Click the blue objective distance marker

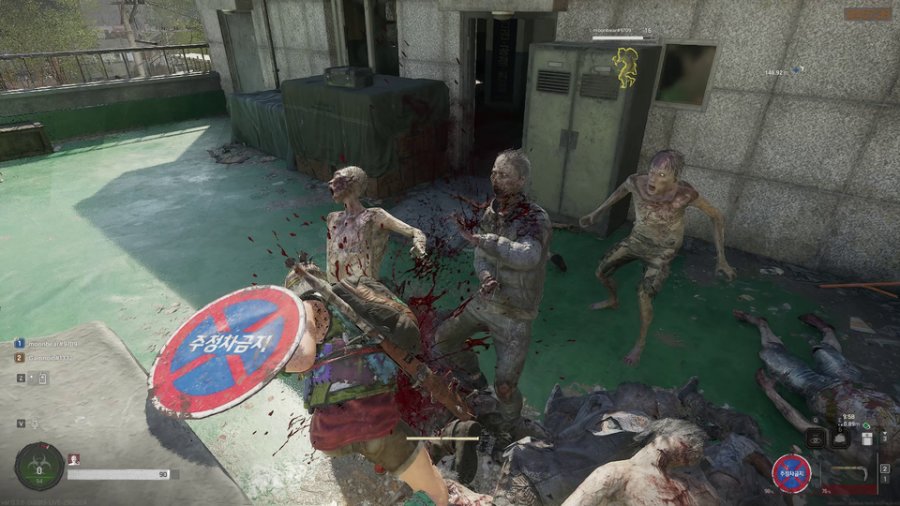coord(797,71)
